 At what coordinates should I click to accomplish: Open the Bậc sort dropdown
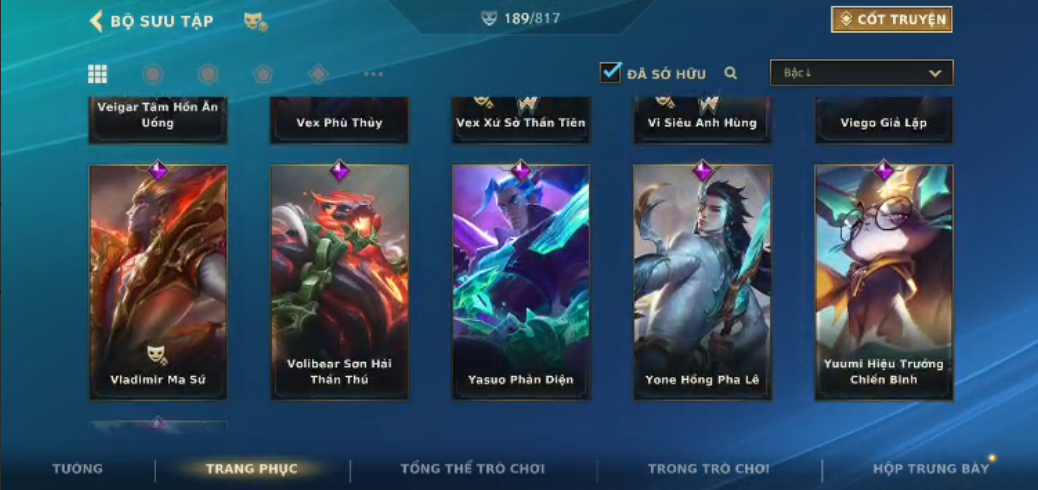pyautogui.click(x=861, y=72)
